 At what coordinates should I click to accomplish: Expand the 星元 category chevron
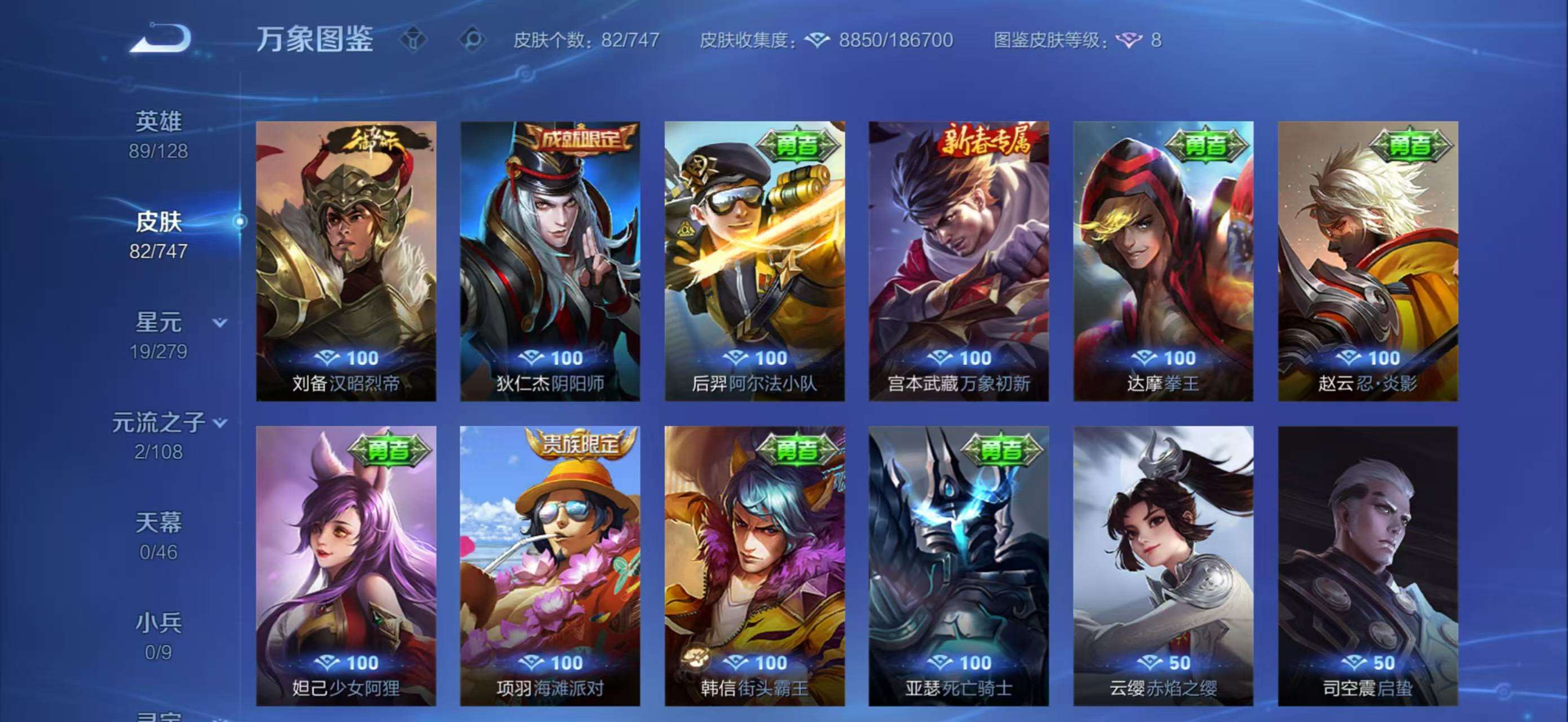[x=220, y=323]
